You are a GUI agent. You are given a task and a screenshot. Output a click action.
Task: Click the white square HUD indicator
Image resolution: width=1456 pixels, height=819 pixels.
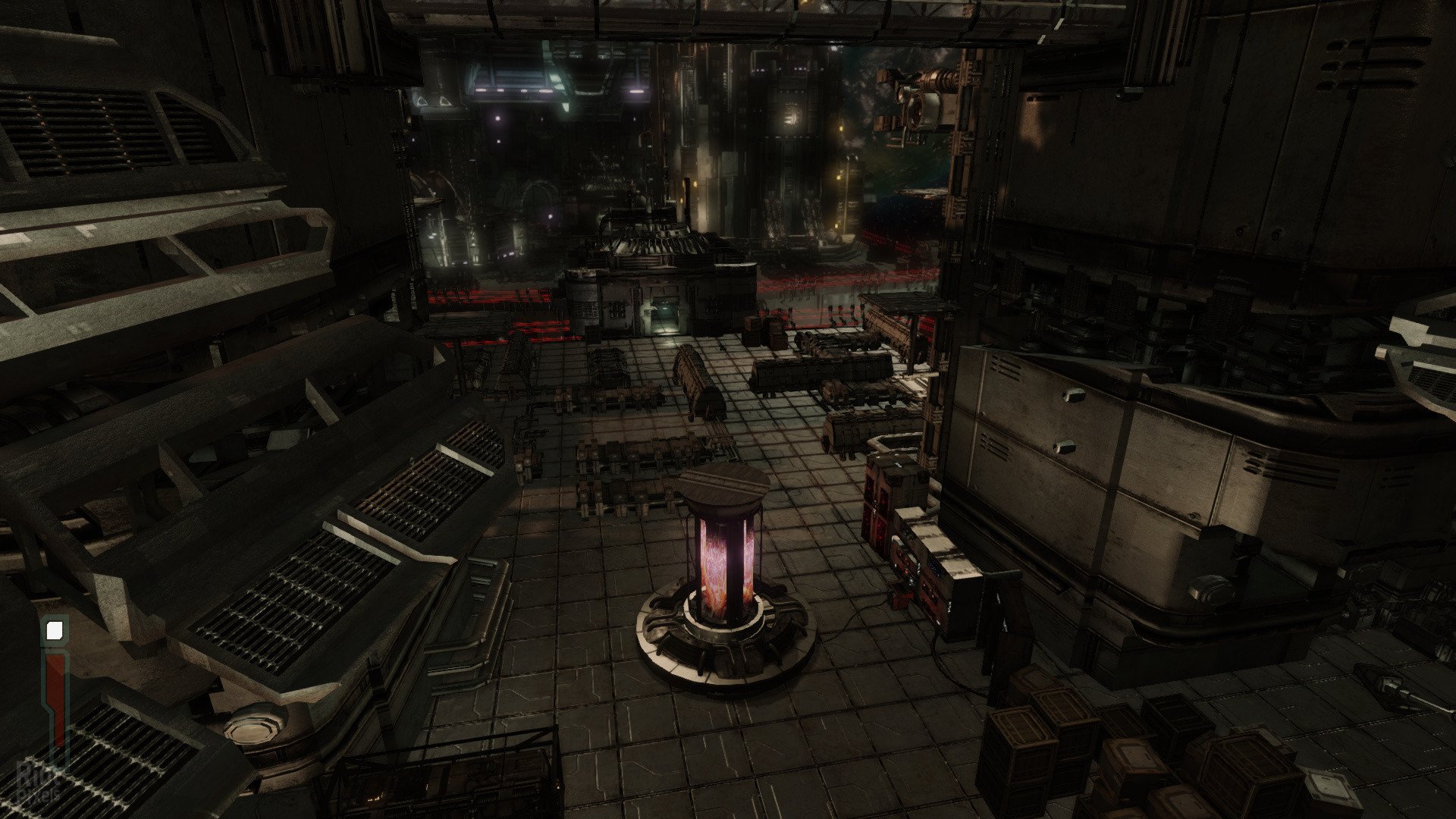click(x=55, y=630)
